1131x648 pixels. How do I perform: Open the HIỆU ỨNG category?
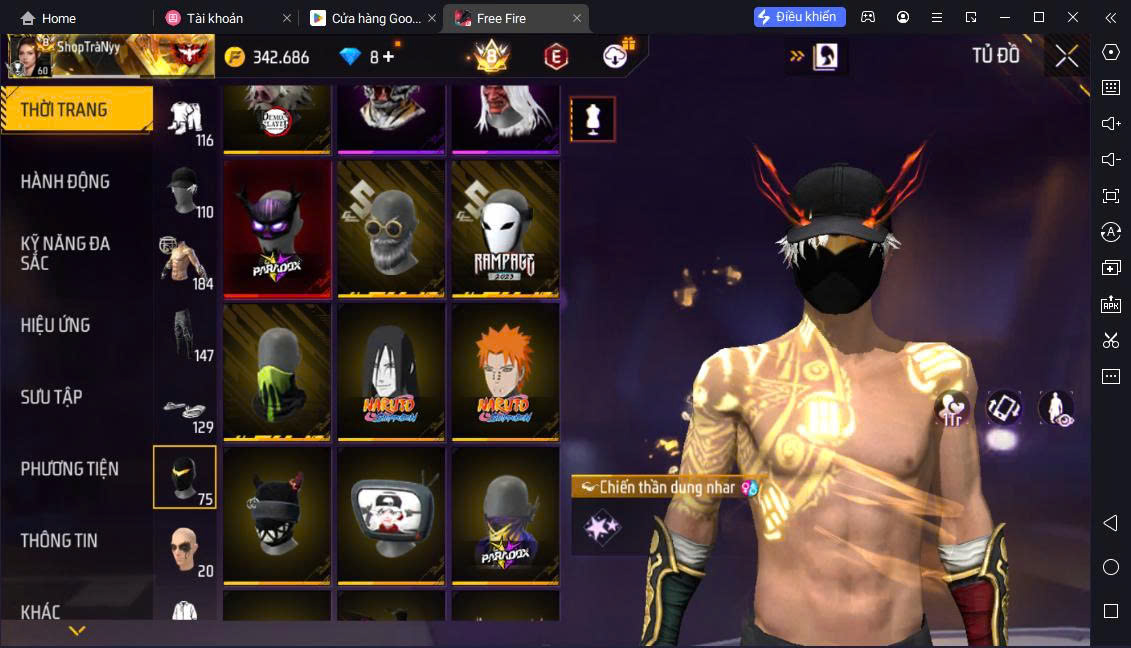point(56,325)
